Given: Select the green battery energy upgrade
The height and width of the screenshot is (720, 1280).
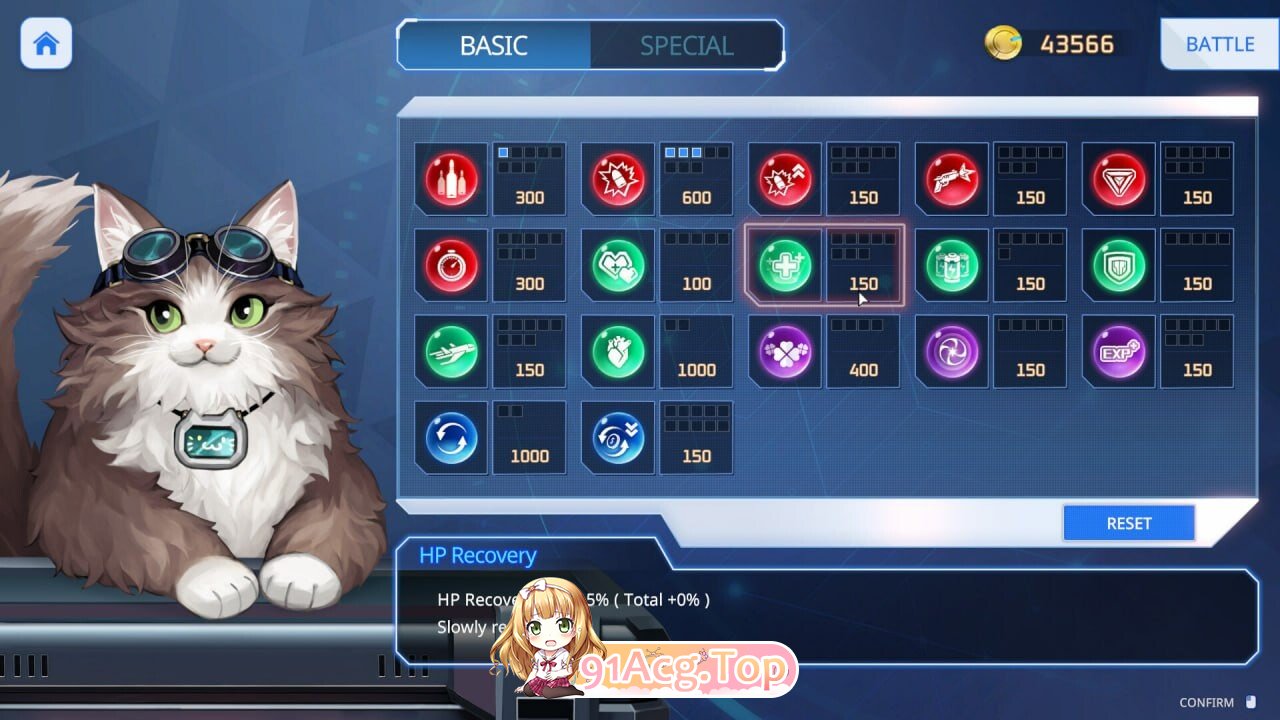Looking at the screenshot, I should [x=951, y=266].
